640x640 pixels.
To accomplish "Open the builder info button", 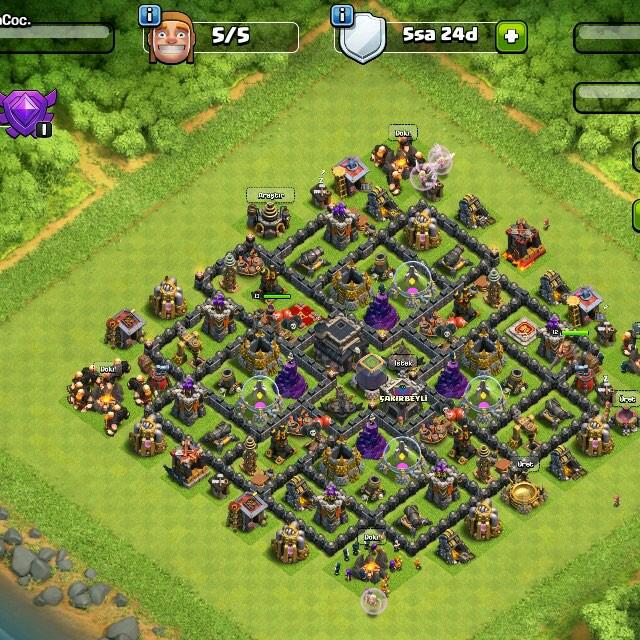I will [x=150, y=15].
